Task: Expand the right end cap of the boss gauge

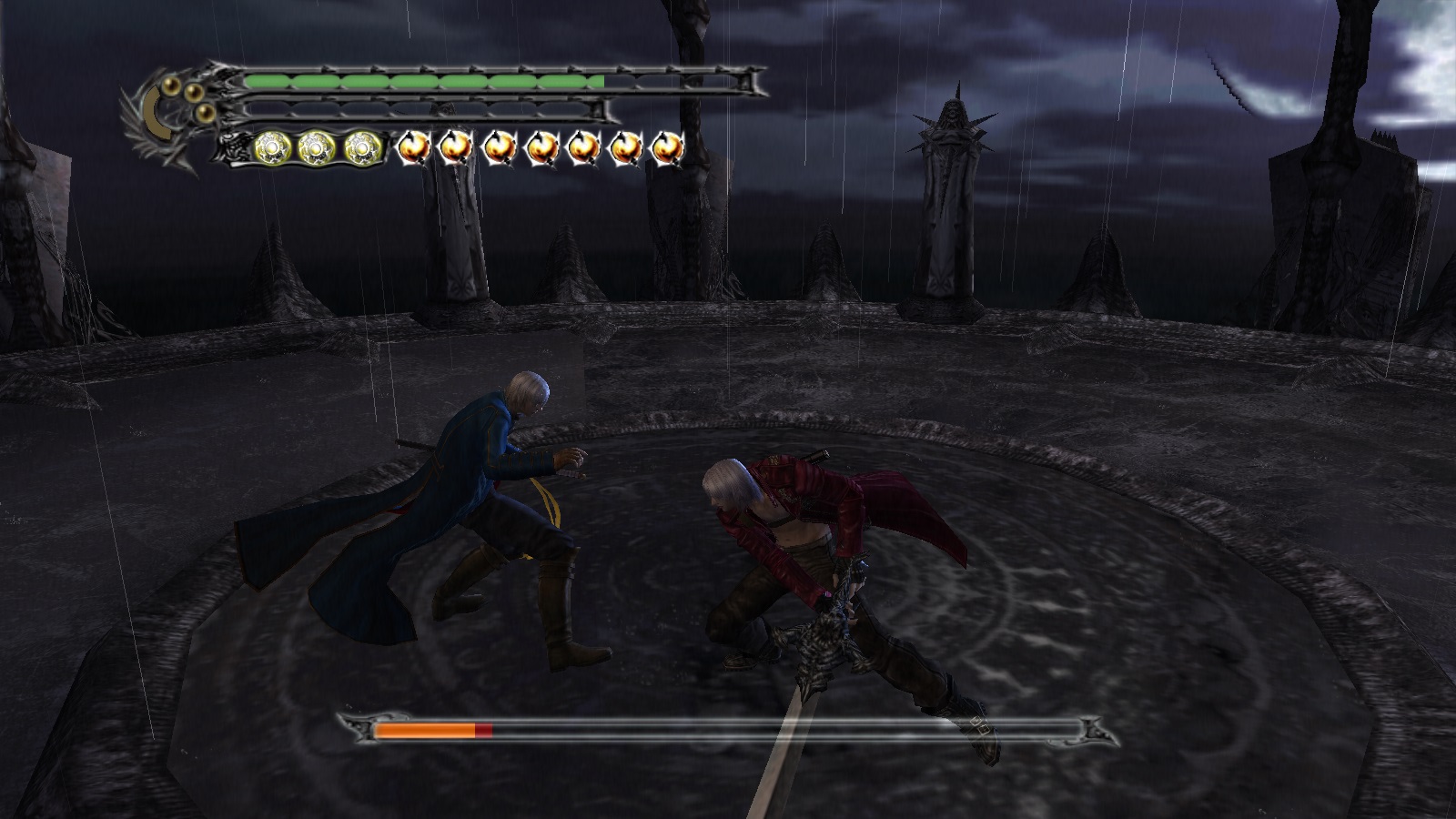Action: click(1090, 728)
